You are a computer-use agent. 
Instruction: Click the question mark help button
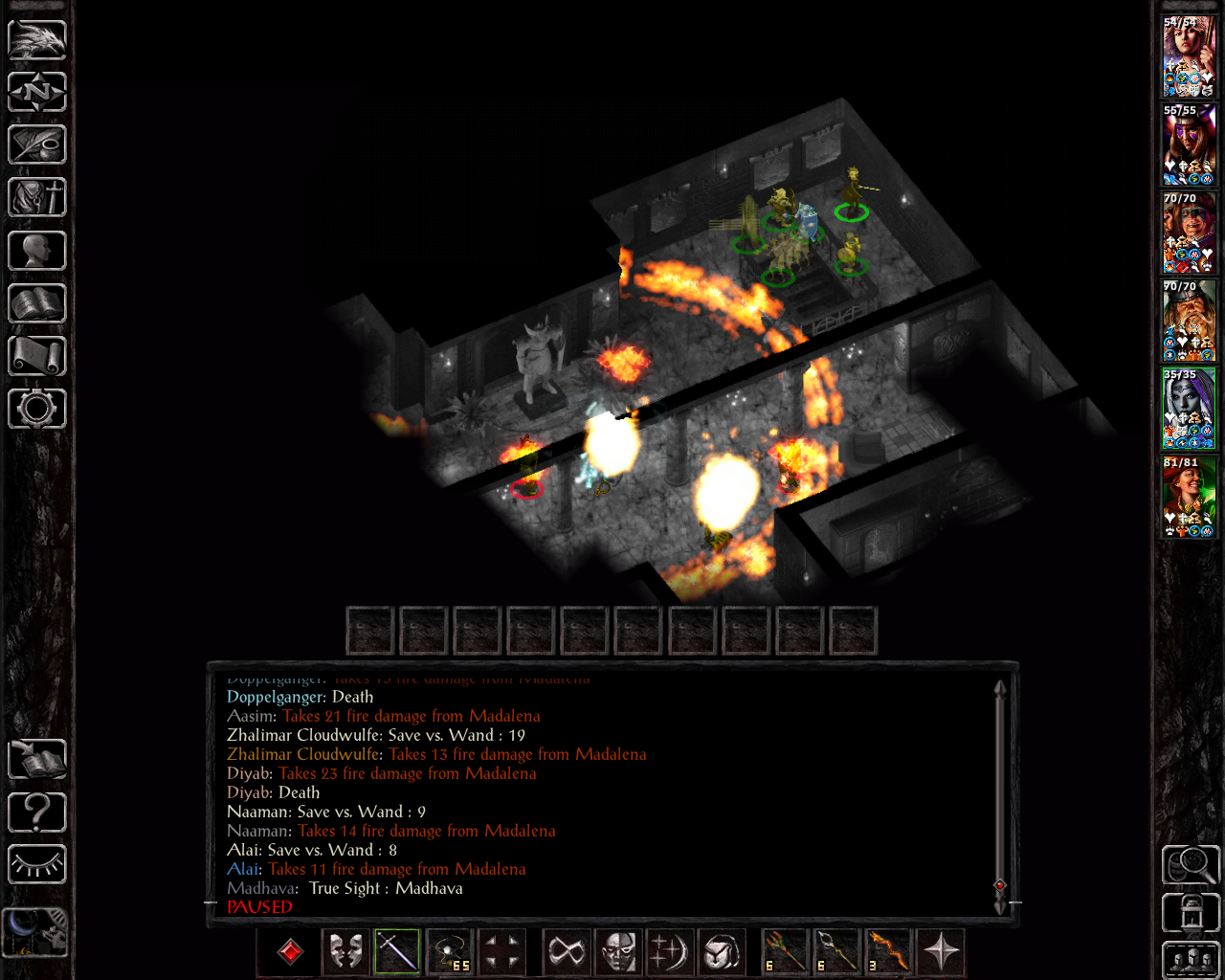click(x=37, y=813)
